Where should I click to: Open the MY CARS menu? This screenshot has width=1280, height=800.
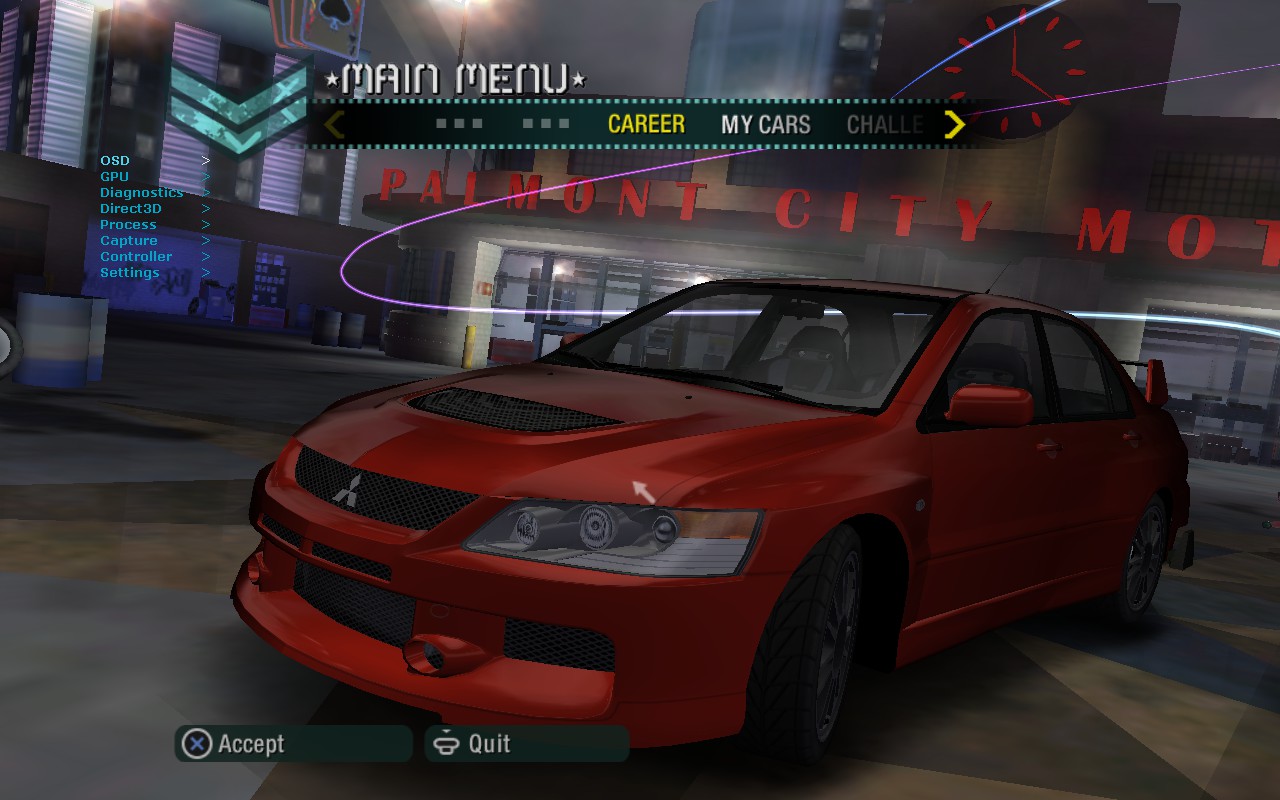click(765, 124)
